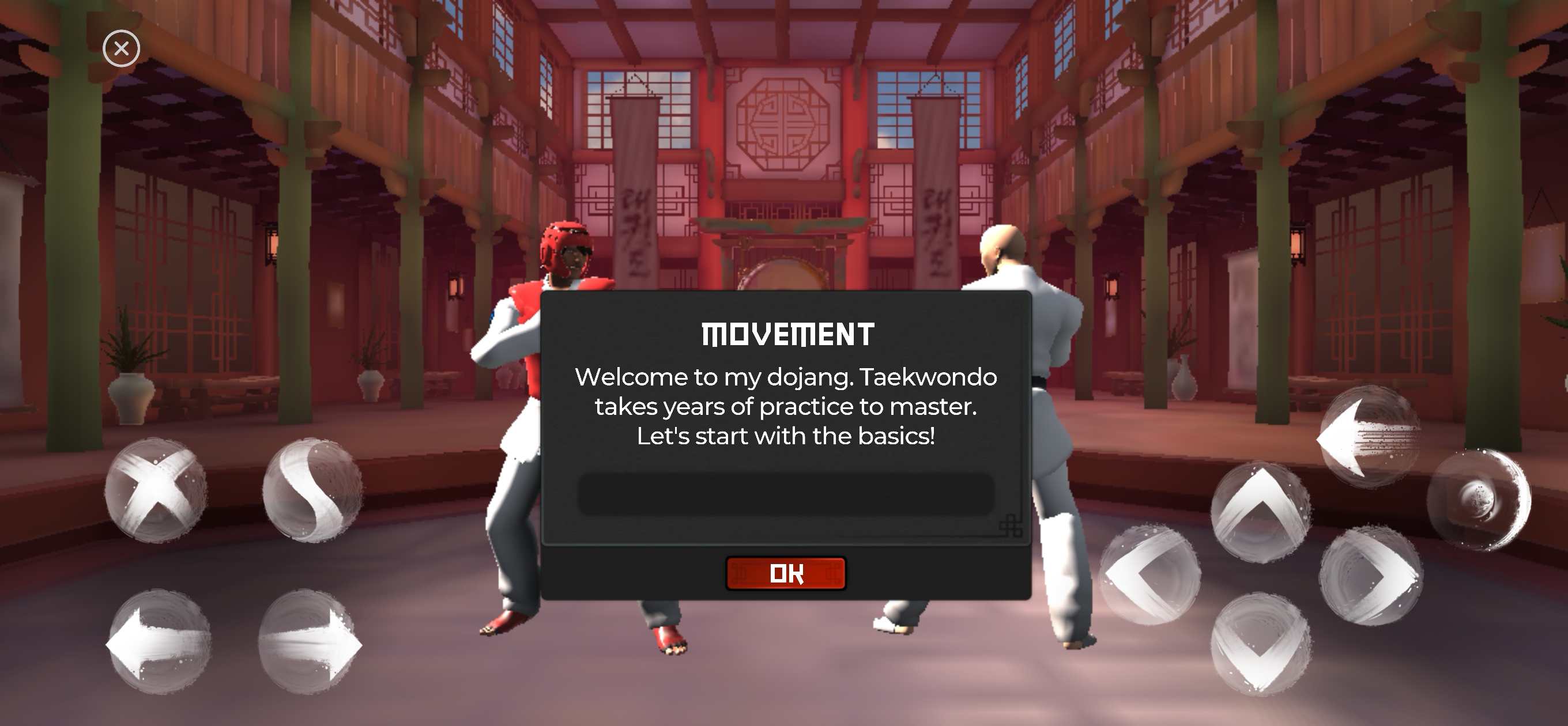Tap the streaked left arrow above the chevrons

click(x=1369, y=437)
